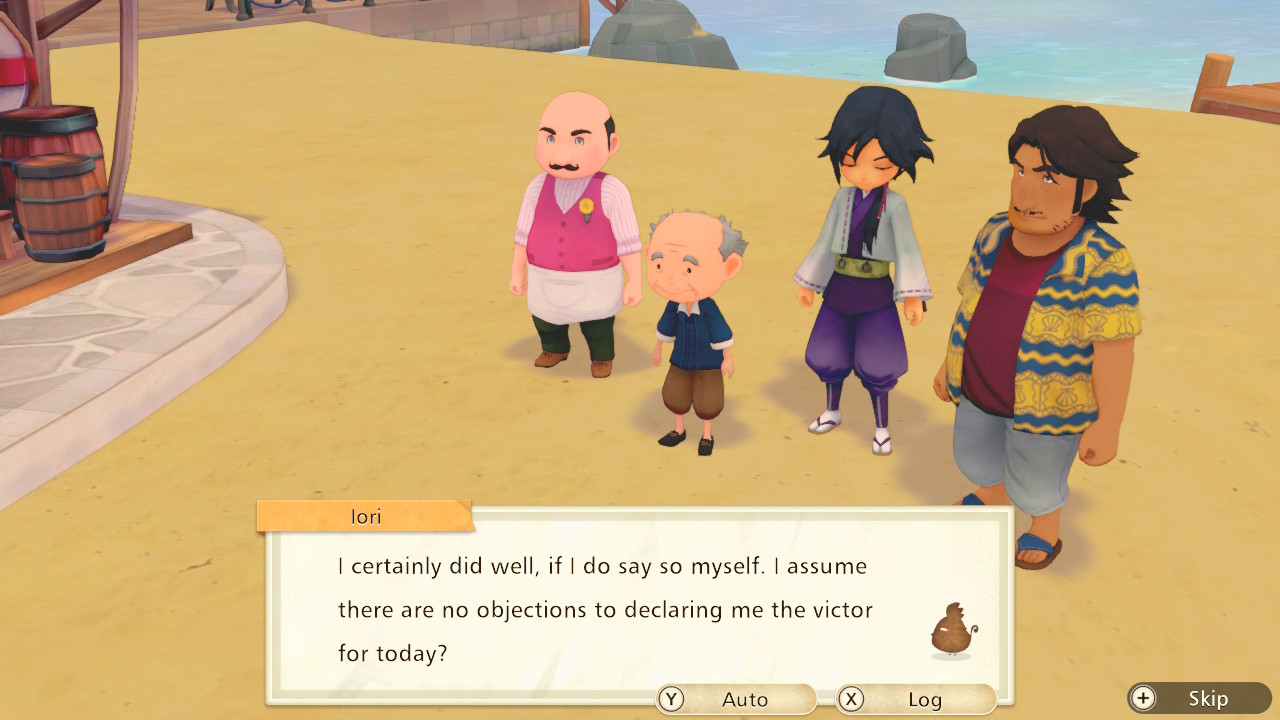Screen dimensions: 1280x720
Task: Open the dialogue Log
Action: pos(916,699)
